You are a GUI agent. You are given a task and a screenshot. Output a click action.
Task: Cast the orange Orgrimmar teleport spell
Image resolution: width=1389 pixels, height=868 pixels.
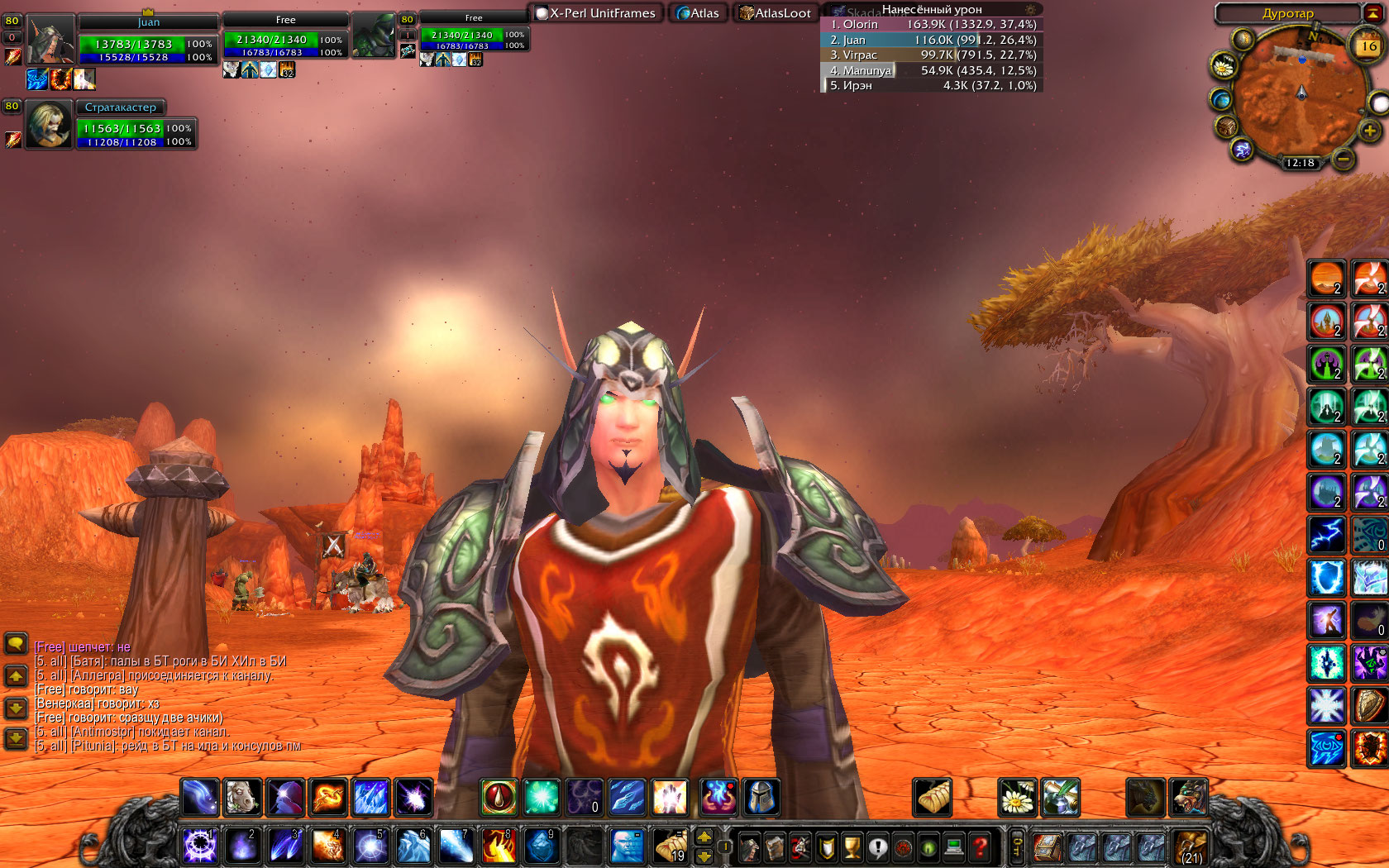[1326, 279]
